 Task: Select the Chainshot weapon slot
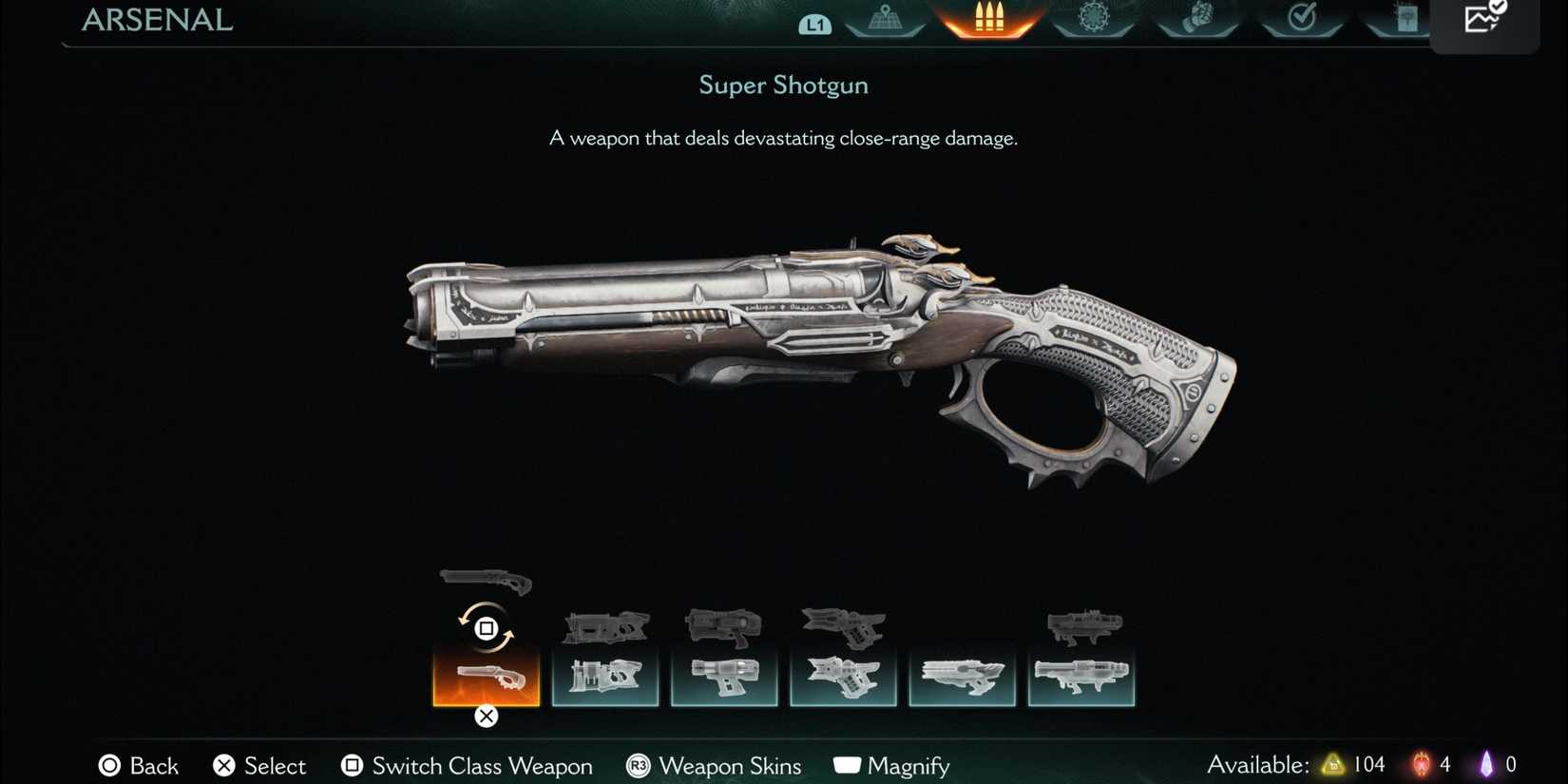(962, 677)
